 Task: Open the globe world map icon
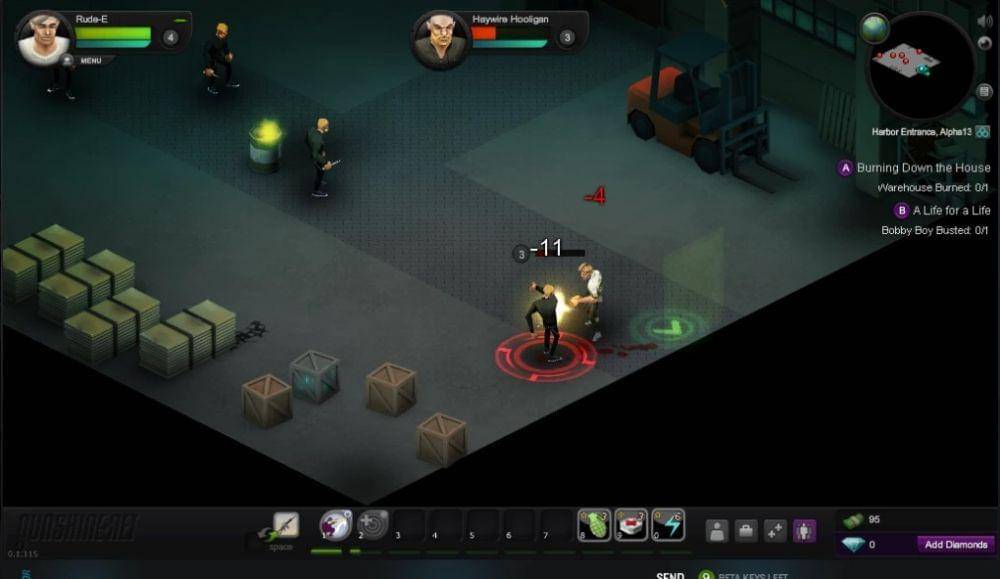pos(875,29)
